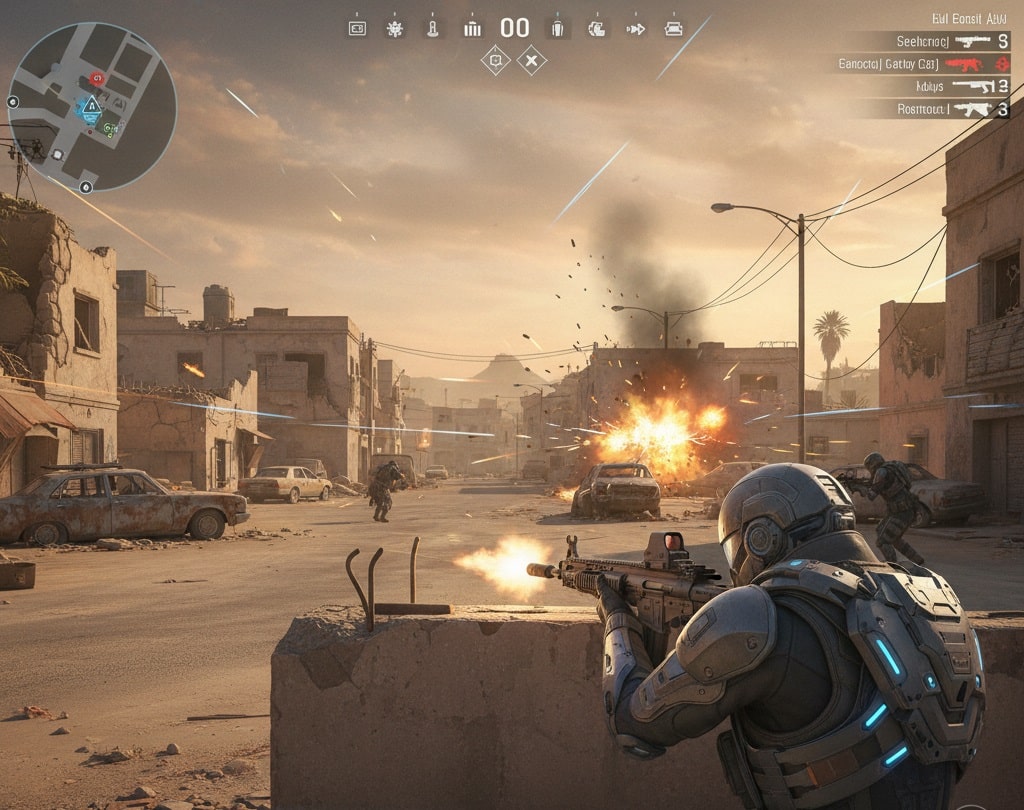This screenshot has height=810, width=1024.
Task: Click the red enemy marker on the minimap
Action: coord(97,78)
